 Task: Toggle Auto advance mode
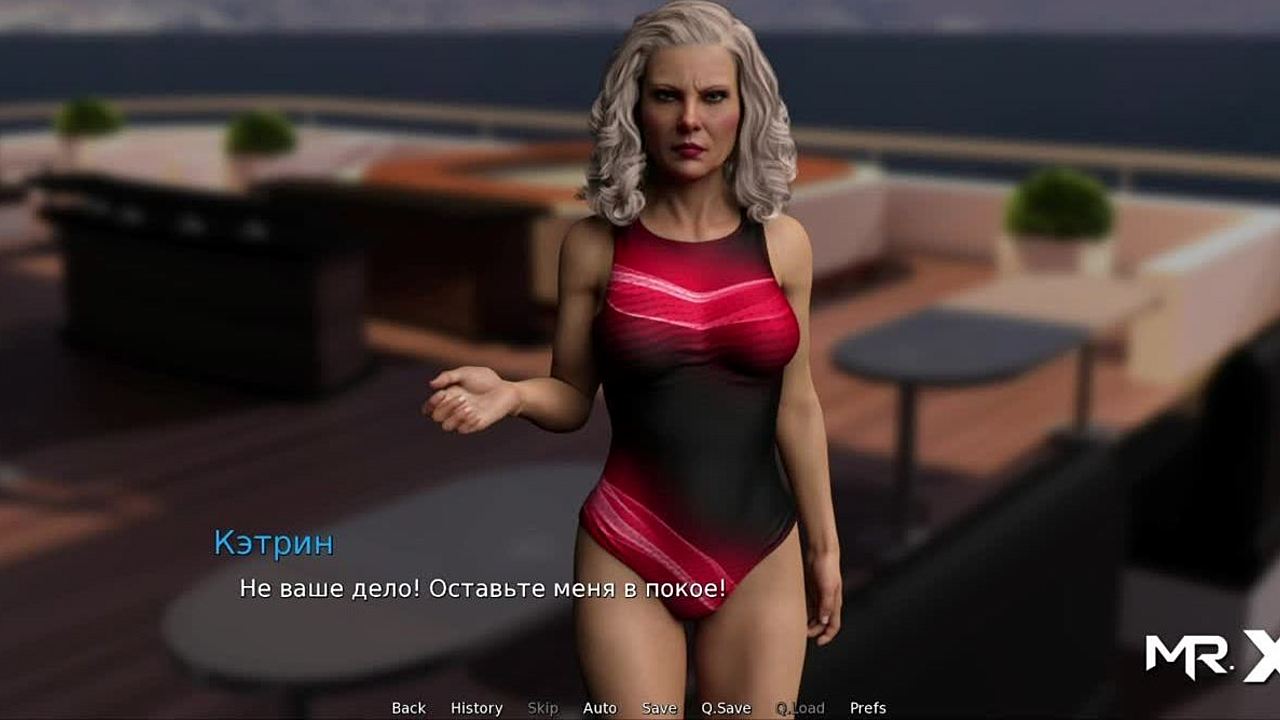(x=600, y=708)
